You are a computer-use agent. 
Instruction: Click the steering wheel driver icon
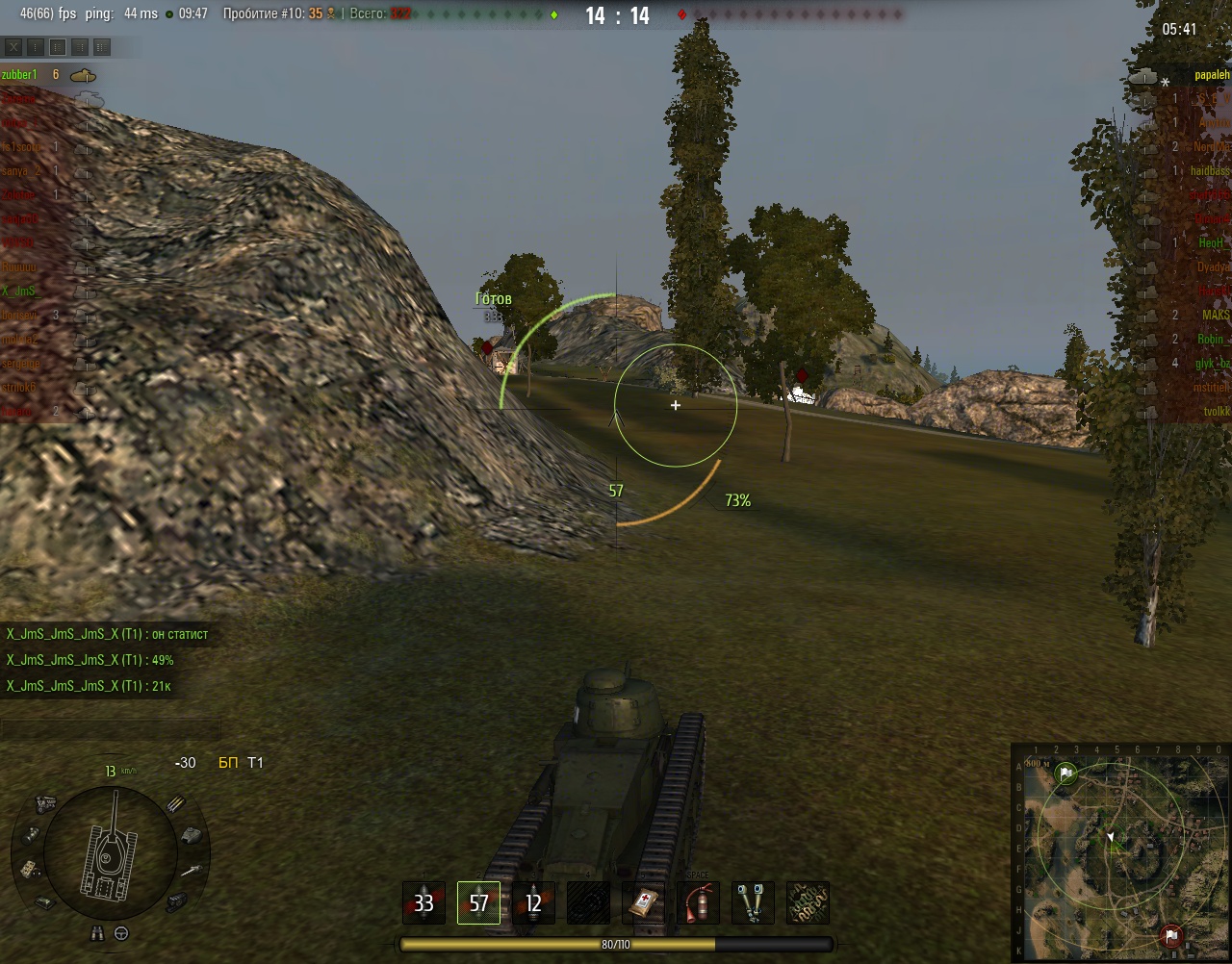click(122, 932)
